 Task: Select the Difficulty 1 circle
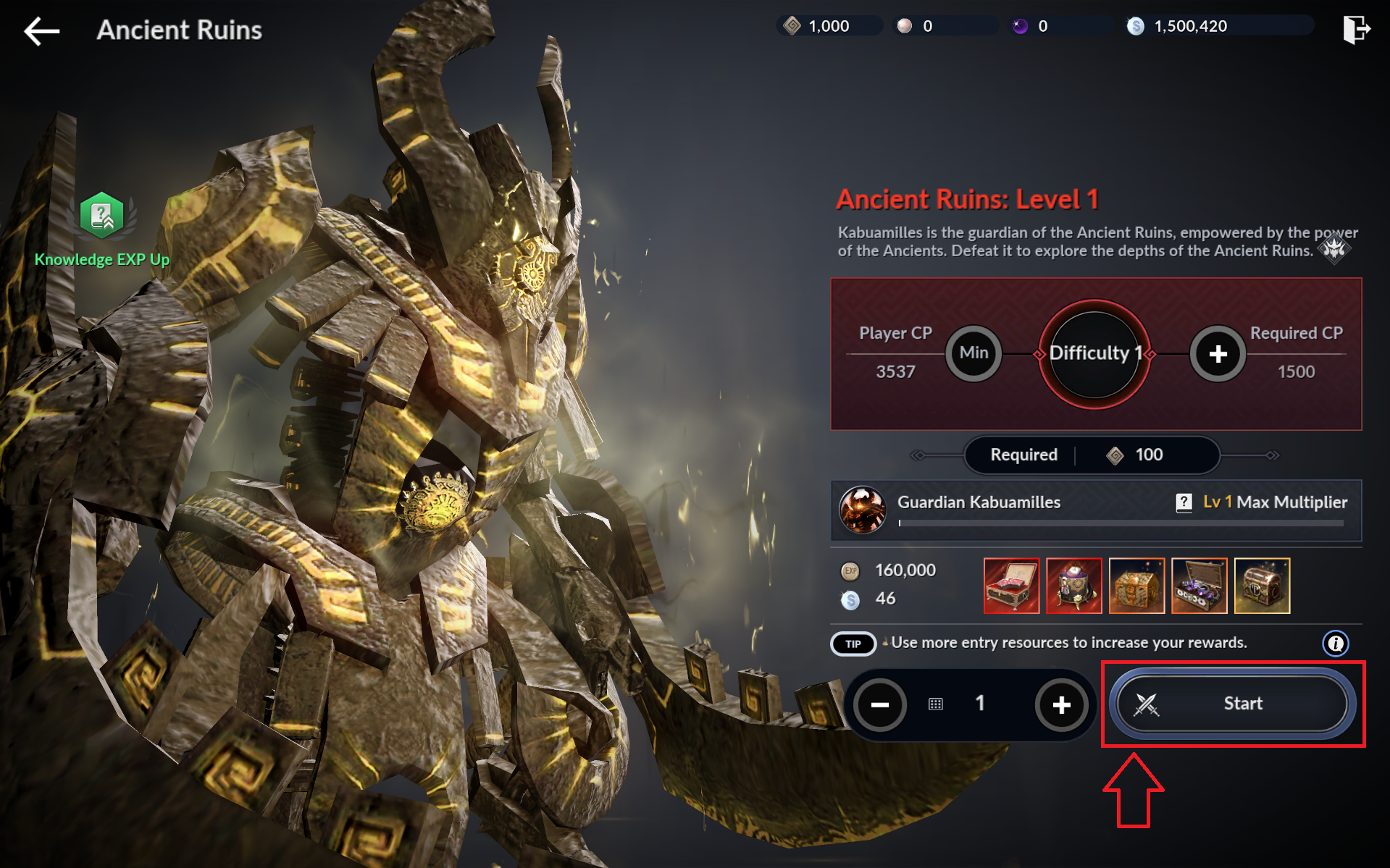click(1094, 353)
